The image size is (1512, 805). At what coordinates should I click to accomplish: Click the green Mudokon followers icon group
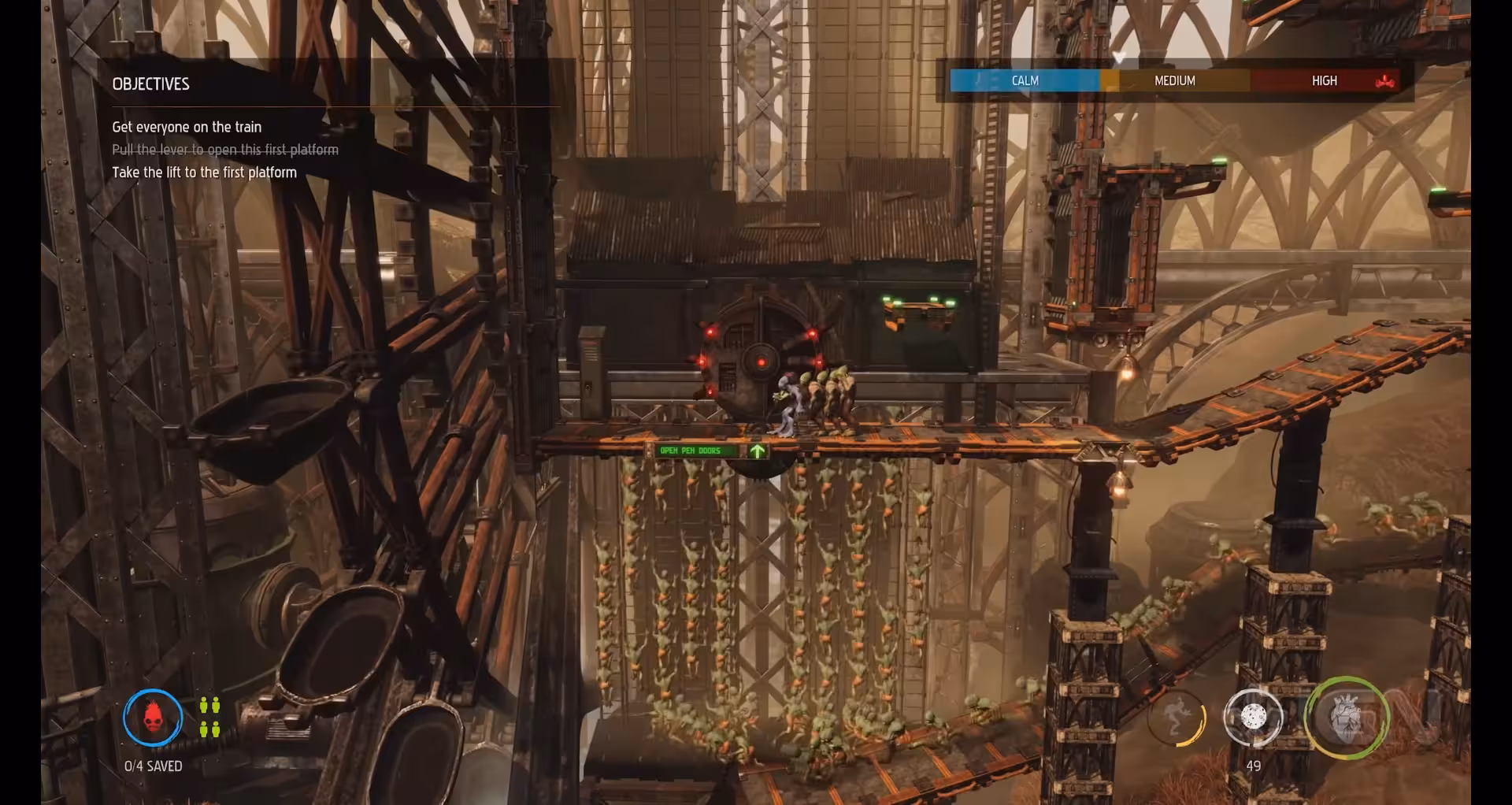[x=209, y=718]
